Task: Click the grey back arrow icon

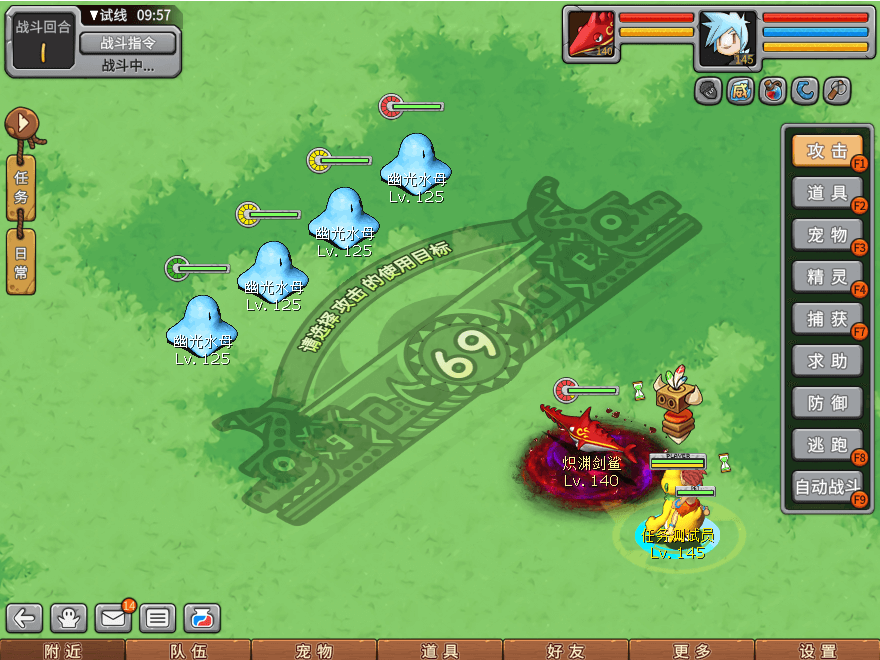Action: tap(25, 618)
